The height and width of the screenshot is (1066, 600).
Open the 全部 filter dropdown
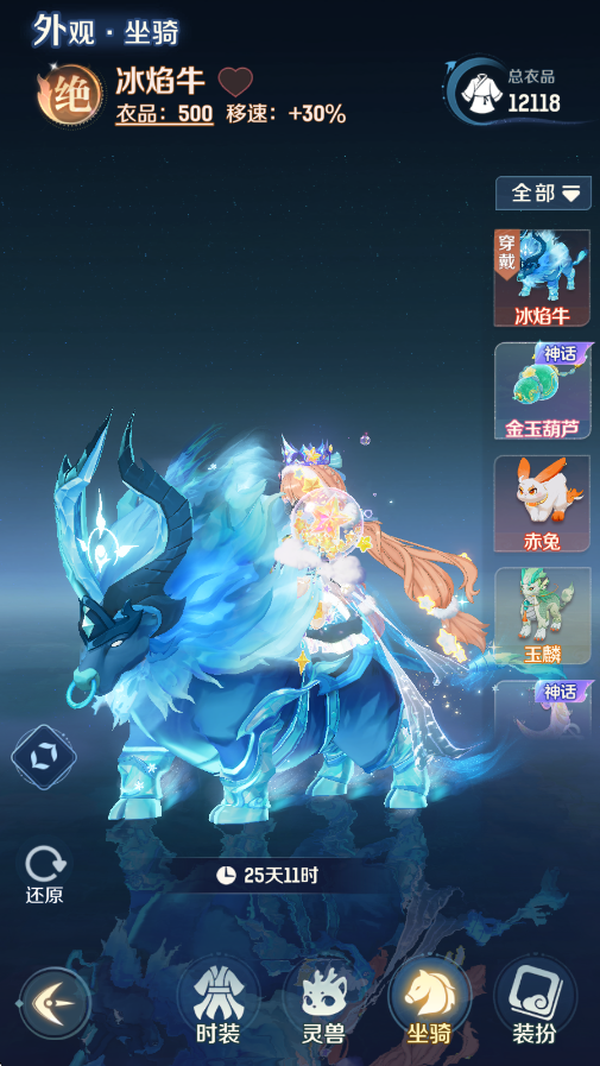point(544,193)
